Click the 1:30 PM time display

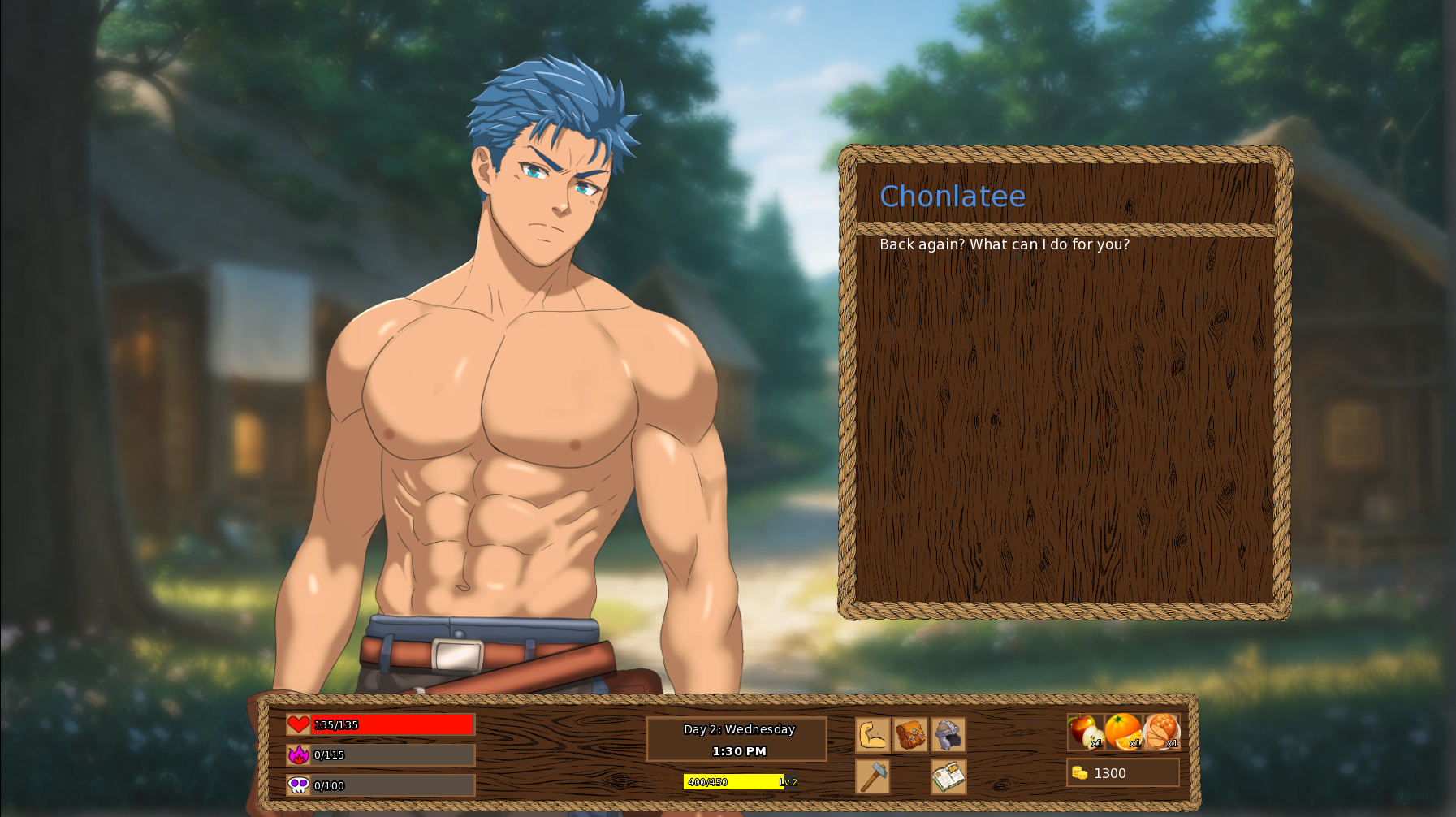click(x=739, y=751)
